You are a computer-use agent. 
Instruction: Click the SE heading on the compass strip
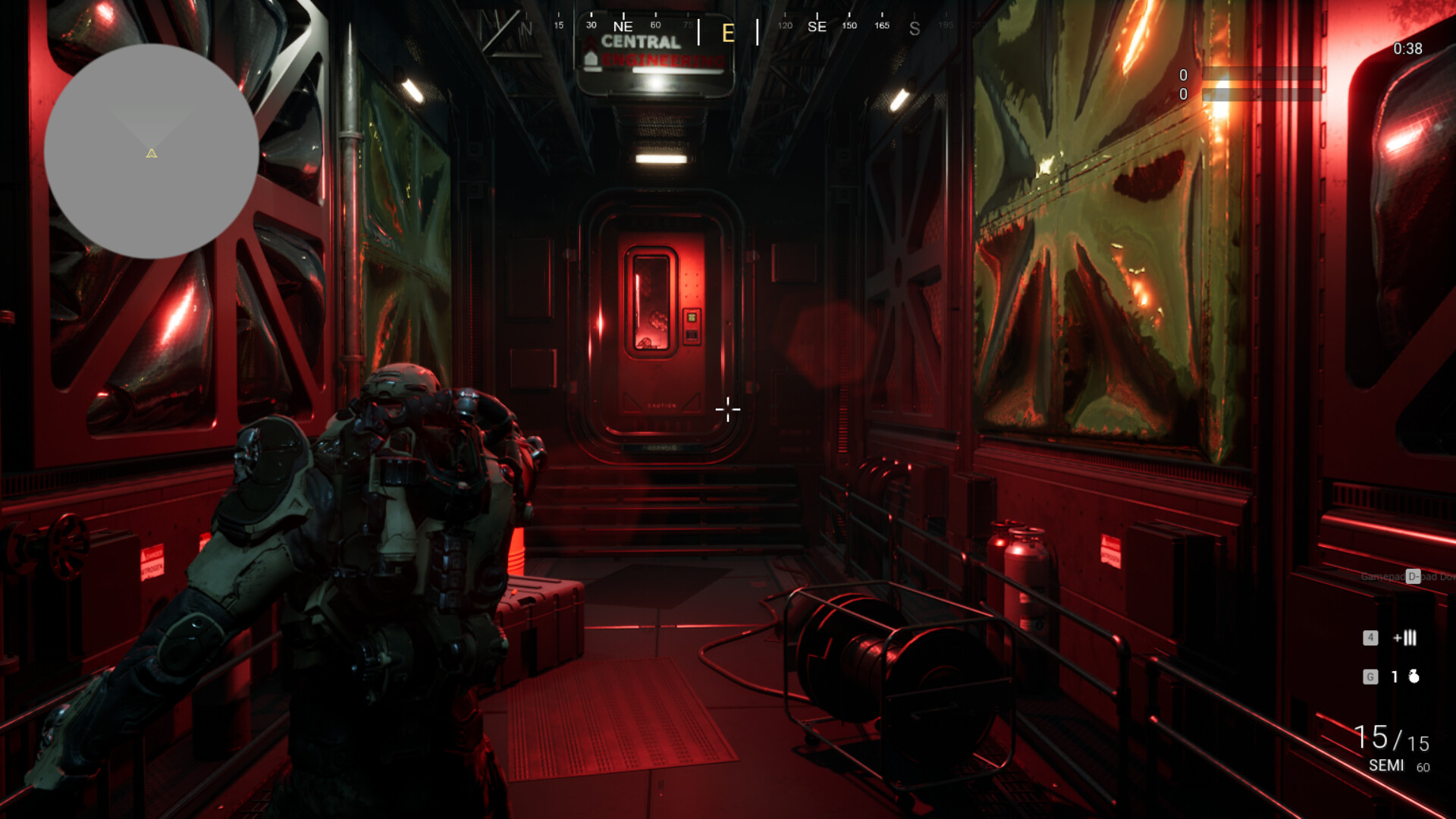(x=817, y=27)
